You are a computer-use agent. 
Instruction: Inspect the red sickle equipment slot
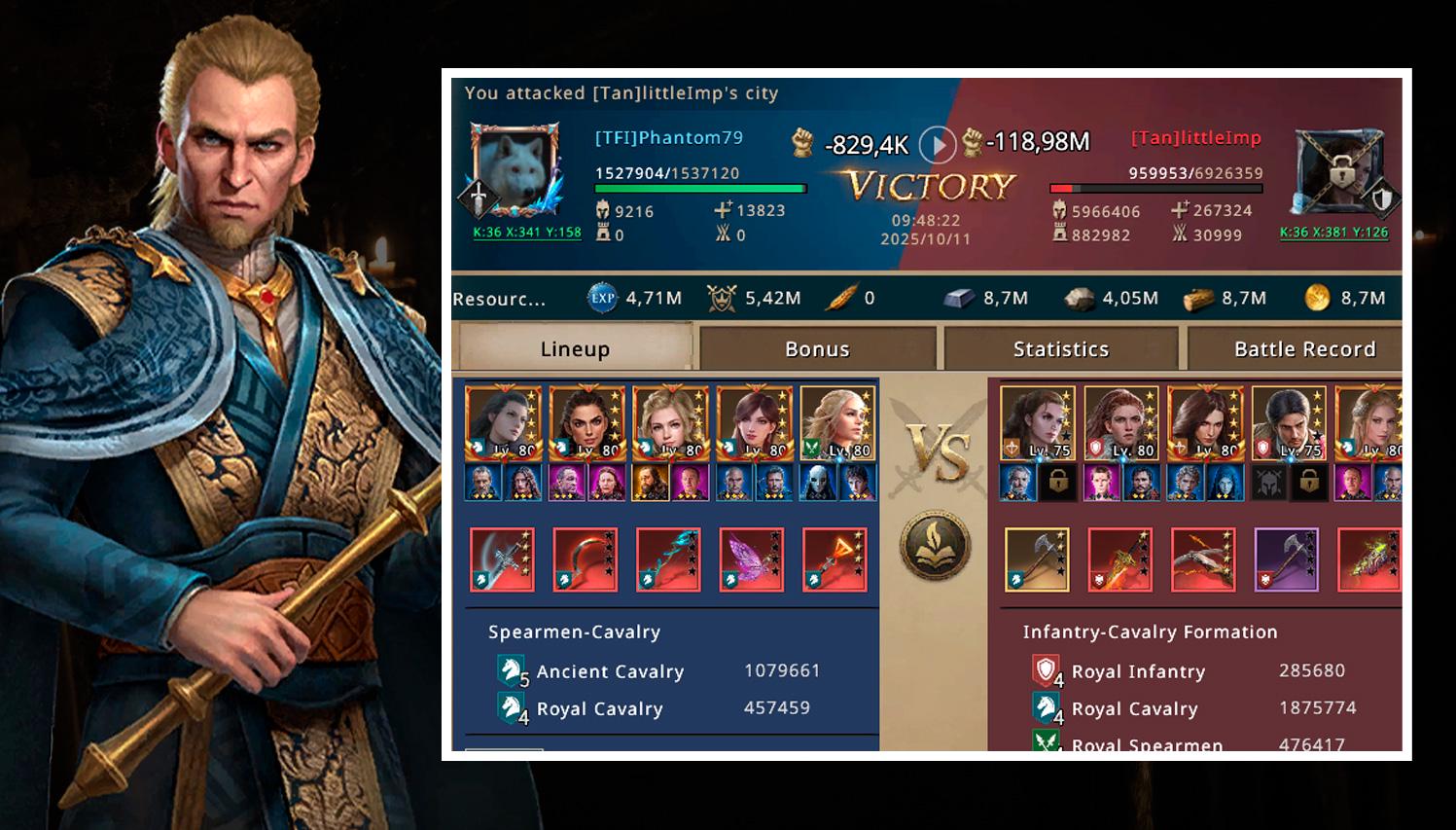tap(585, 559)
